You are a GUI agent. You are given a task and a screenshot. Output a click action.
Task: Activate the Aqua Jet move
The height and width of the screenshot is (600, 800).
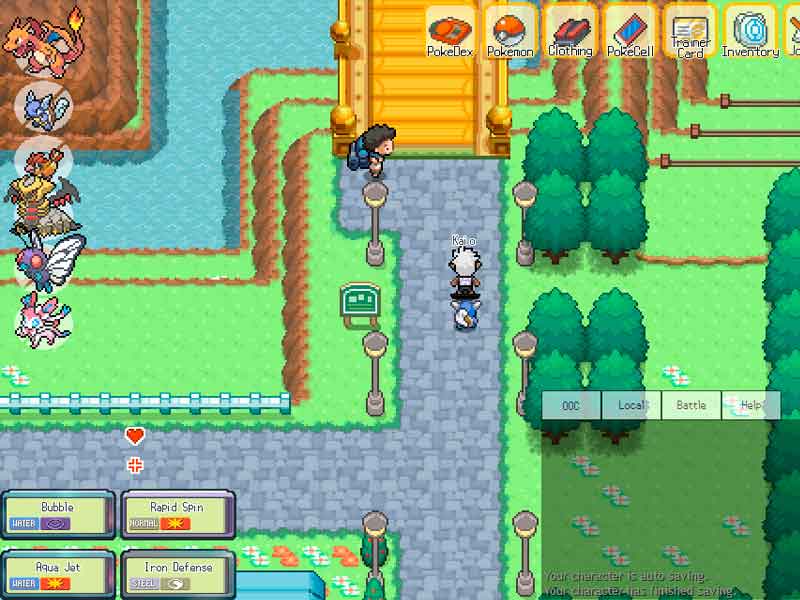coord(57,574)
